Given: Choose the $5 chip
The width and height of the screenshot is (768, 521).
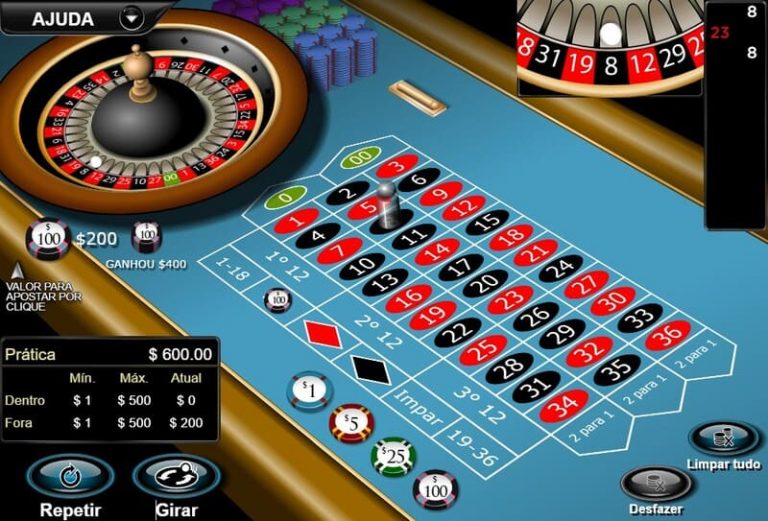Looking at the screenshot, I should pos(351,423).
